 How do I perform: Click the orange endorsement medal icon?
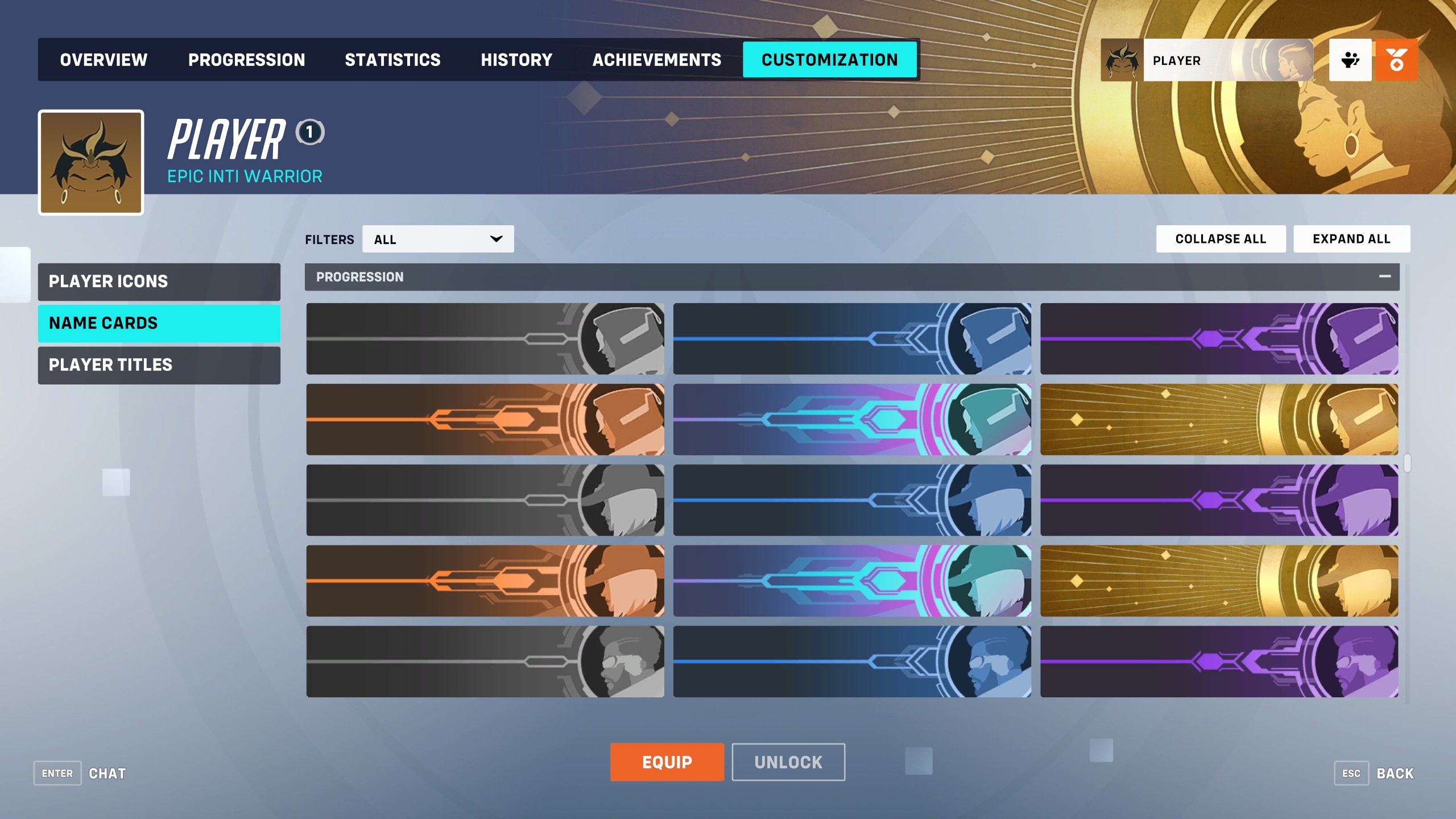coord(1397,60)
